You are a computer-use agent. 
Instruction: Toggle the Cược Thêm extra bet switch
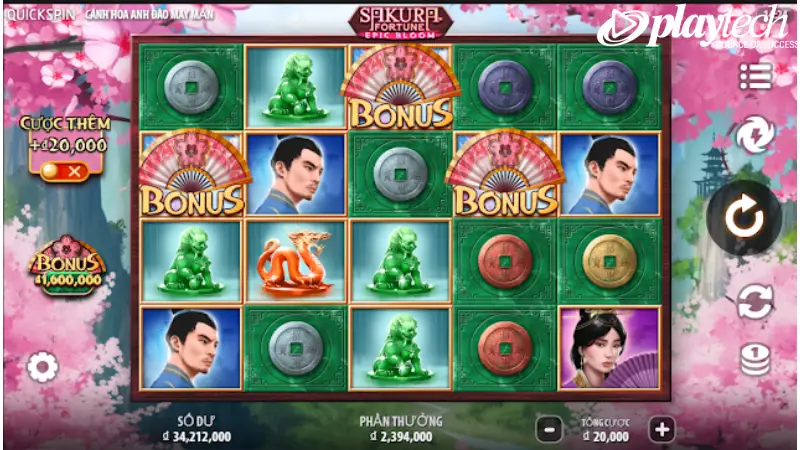click(62, 171)
